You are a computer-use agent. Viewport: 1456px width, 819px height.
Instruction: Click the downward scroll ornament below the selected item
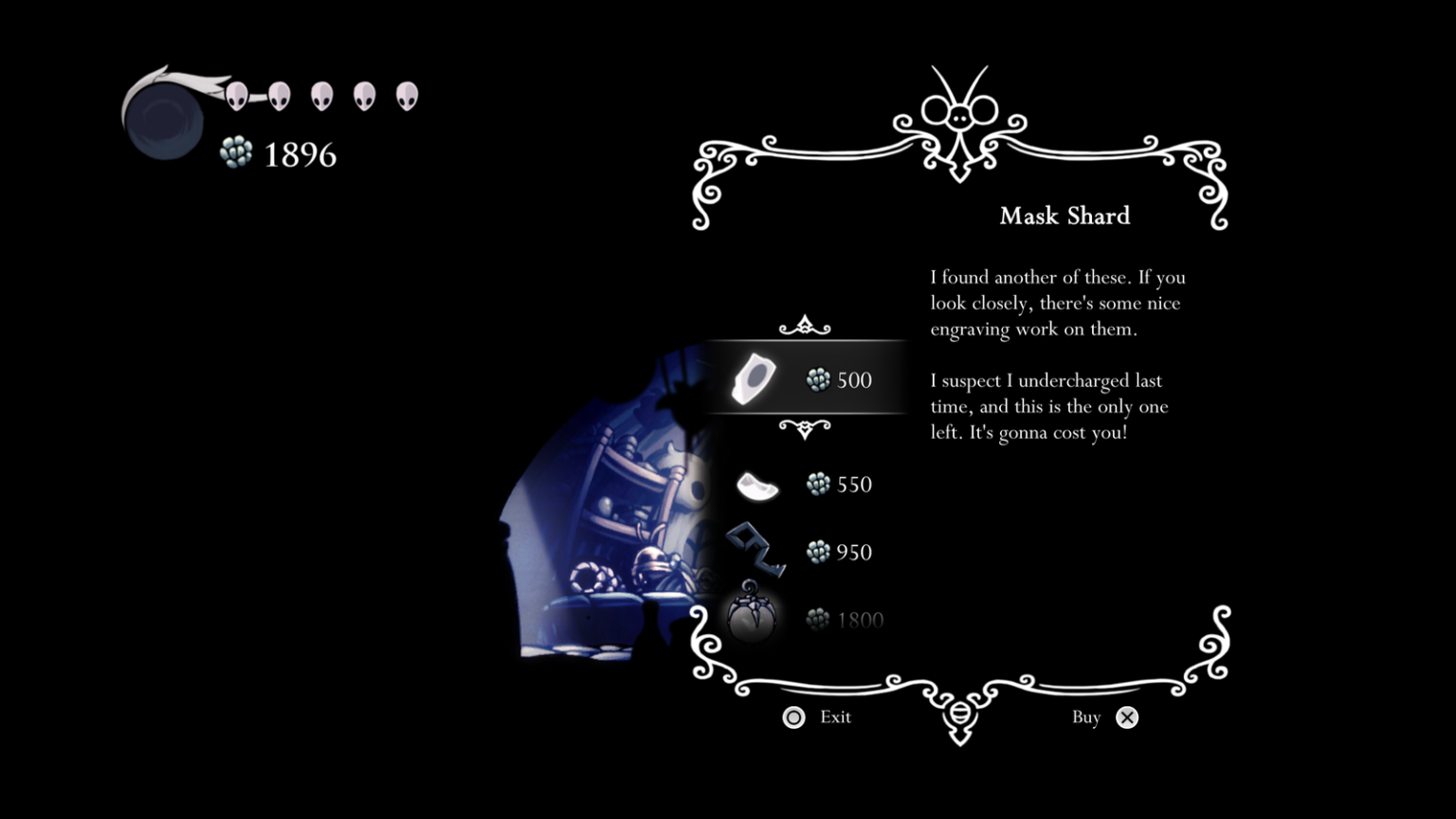[x=804, y=428]
